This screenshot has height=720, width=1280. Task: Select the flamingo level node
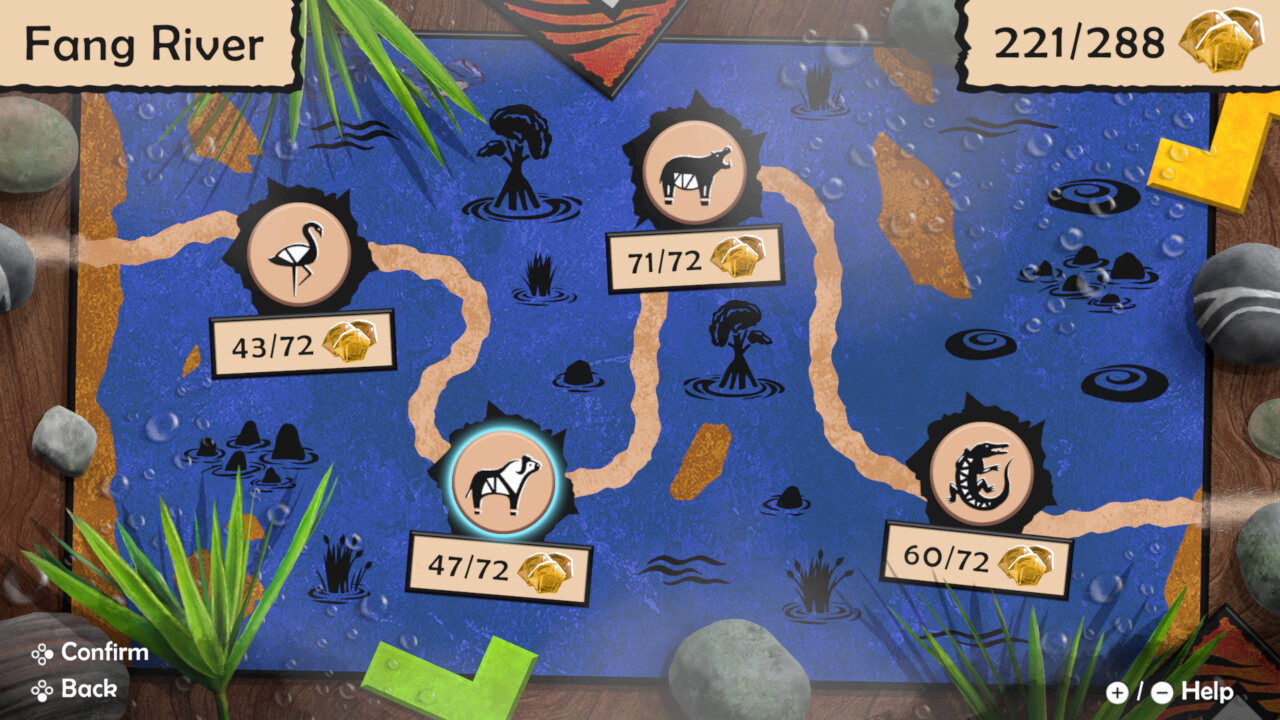299,252
